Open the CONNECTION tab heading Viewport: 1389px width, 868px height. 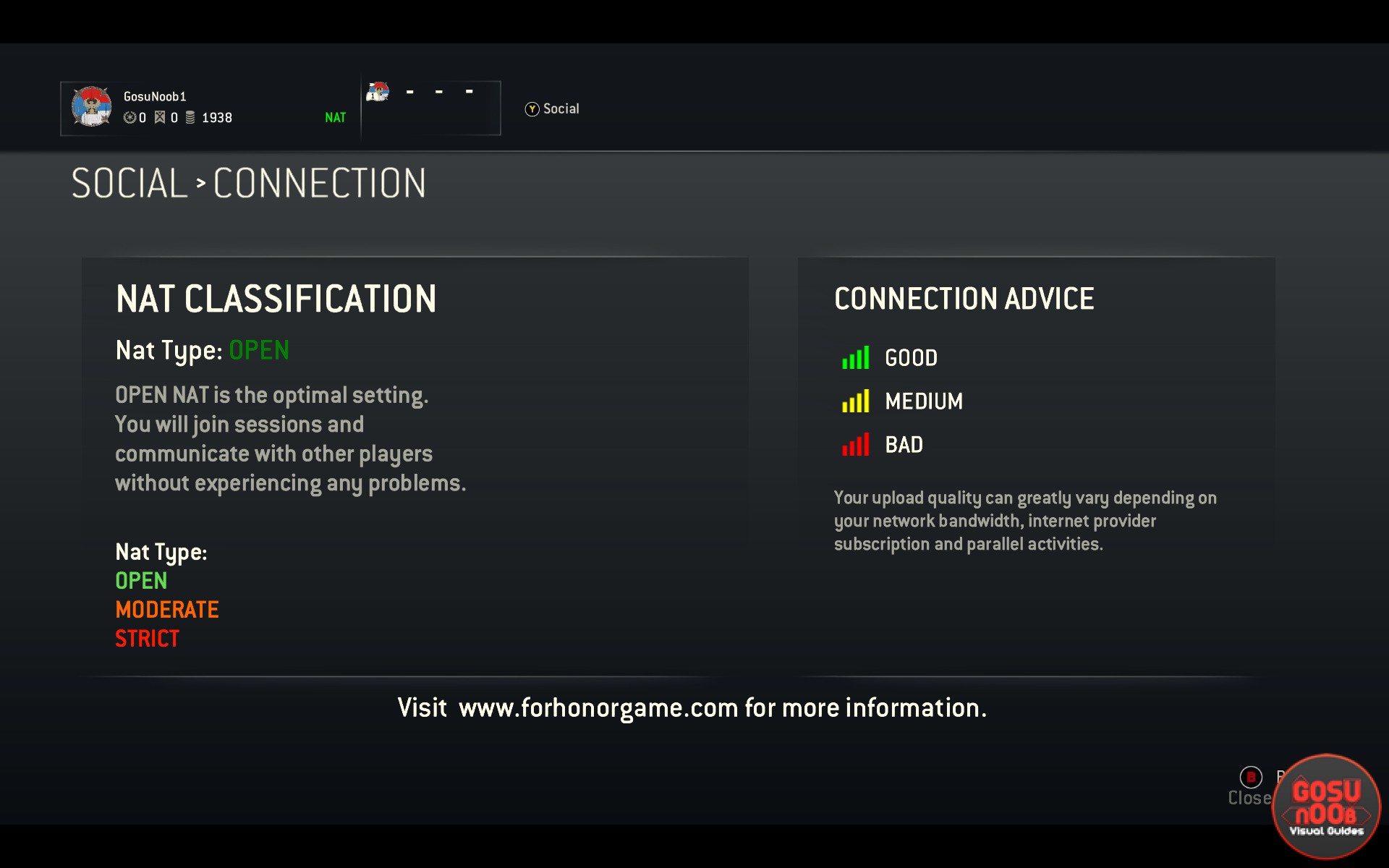pyautogui.click(x=319, y=183)
